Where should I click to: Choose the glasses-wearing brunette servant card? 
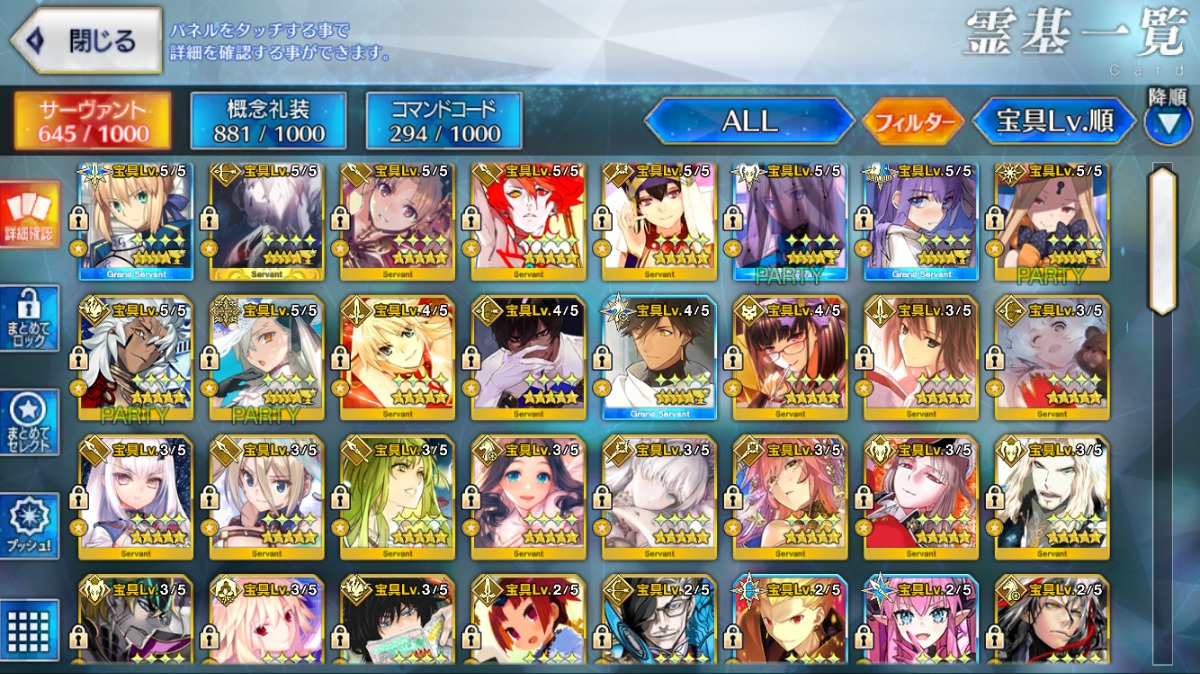pyautogui.click(x=789, y=357)
